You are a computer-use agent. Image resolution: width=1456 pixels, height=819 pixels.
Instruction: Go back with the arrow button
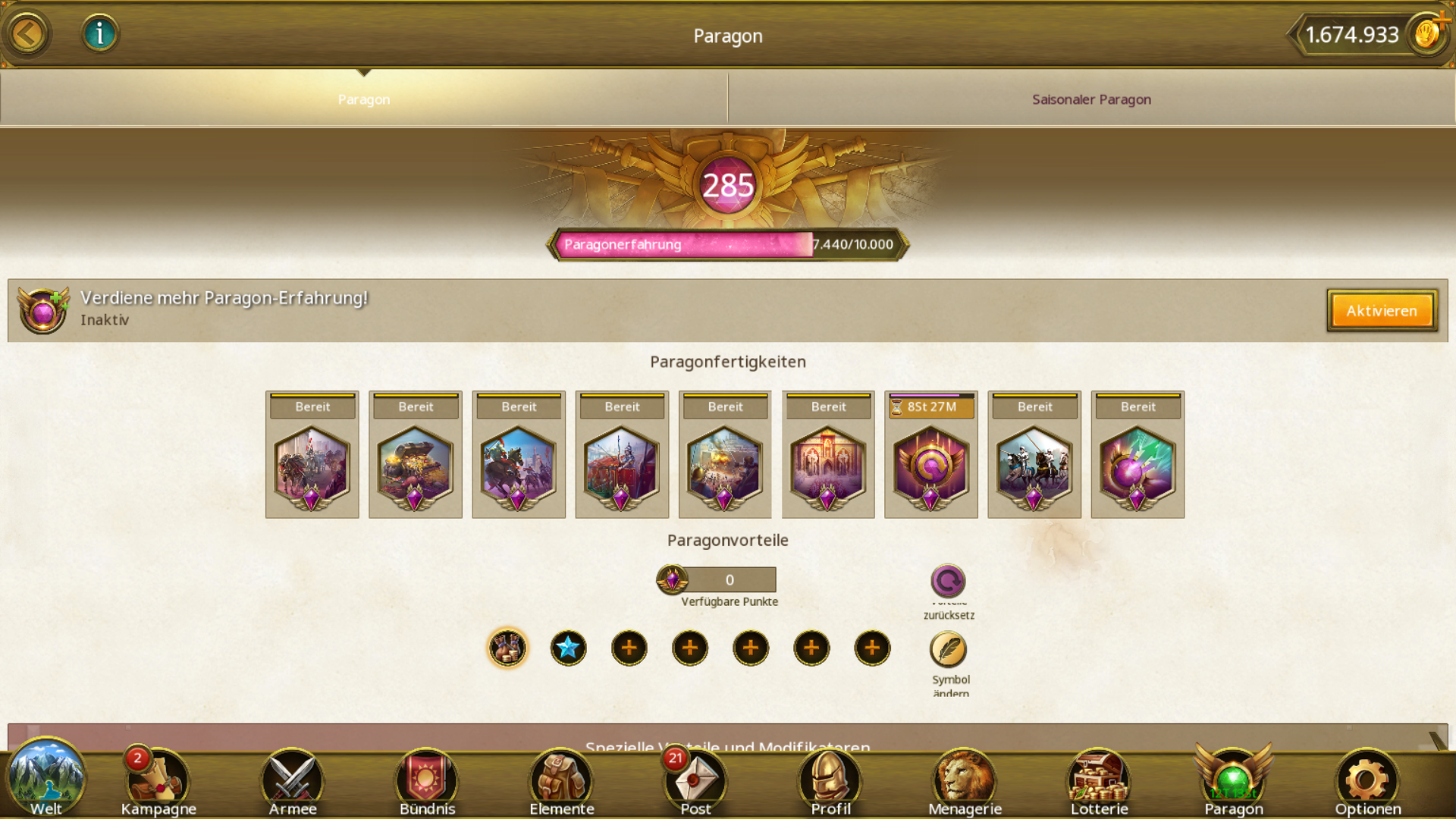tap(28, 34)
